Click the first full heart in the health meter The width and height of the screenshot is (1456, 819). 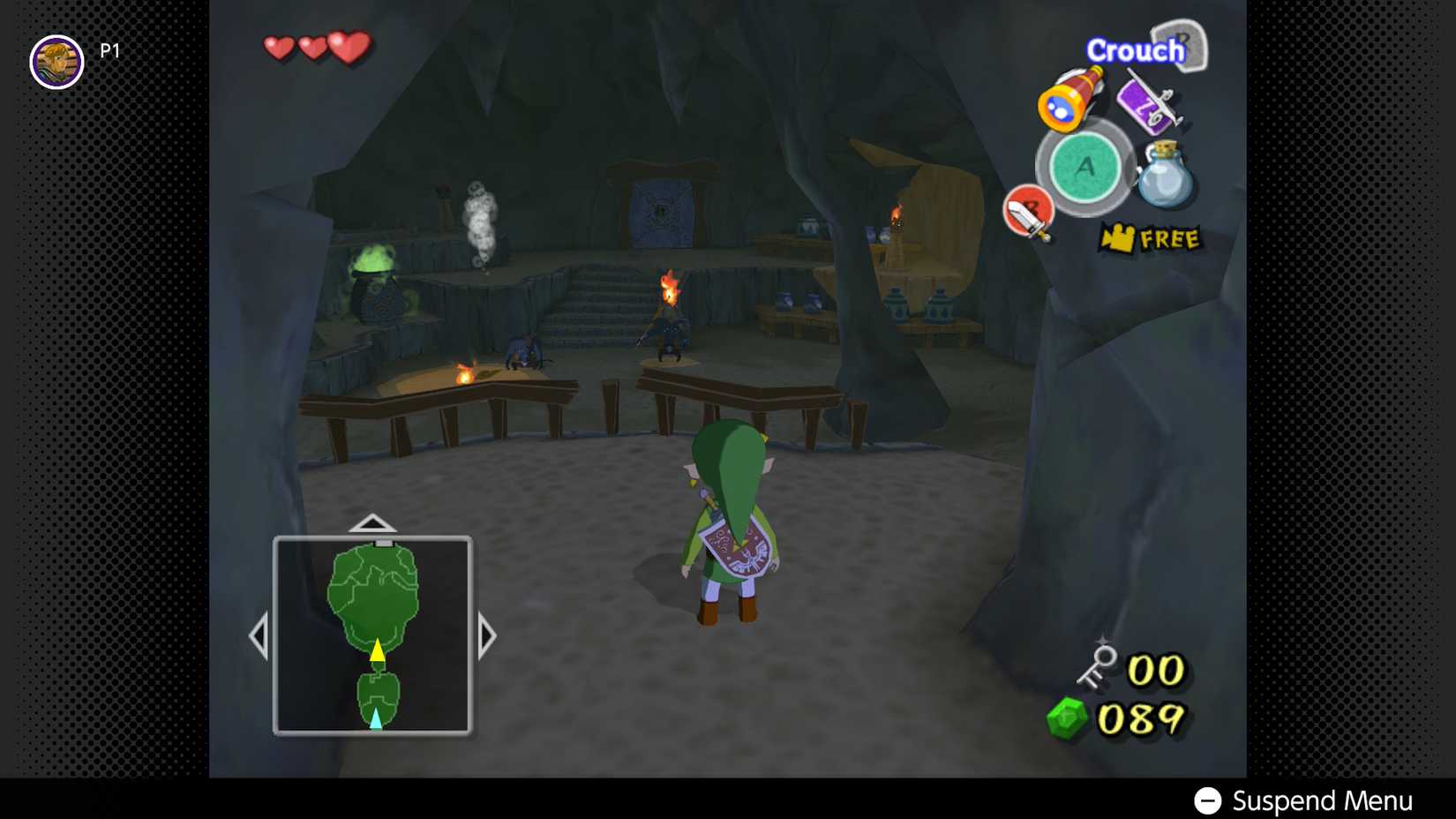point(279,49)
